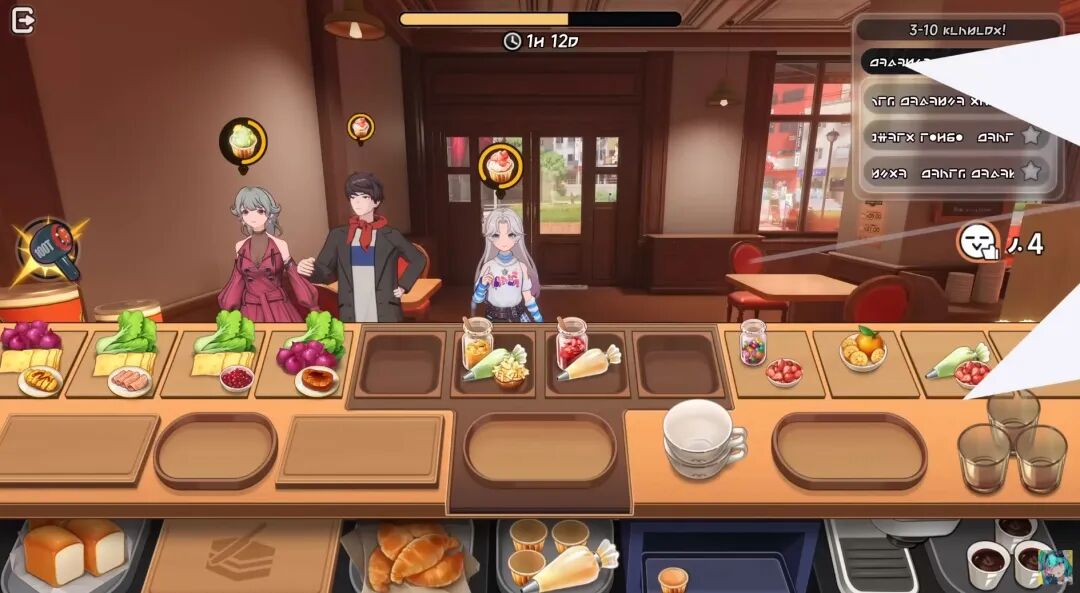
Task: Select the cupcake cups with piping bag
Action: (x=556, y=555)
